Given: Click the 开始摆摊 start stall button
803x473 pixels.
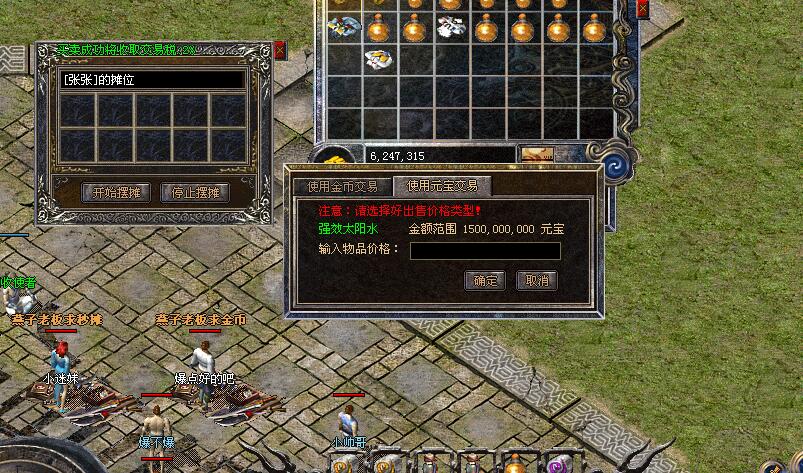Looking at the screenshot, I should [x=114, y=193].
